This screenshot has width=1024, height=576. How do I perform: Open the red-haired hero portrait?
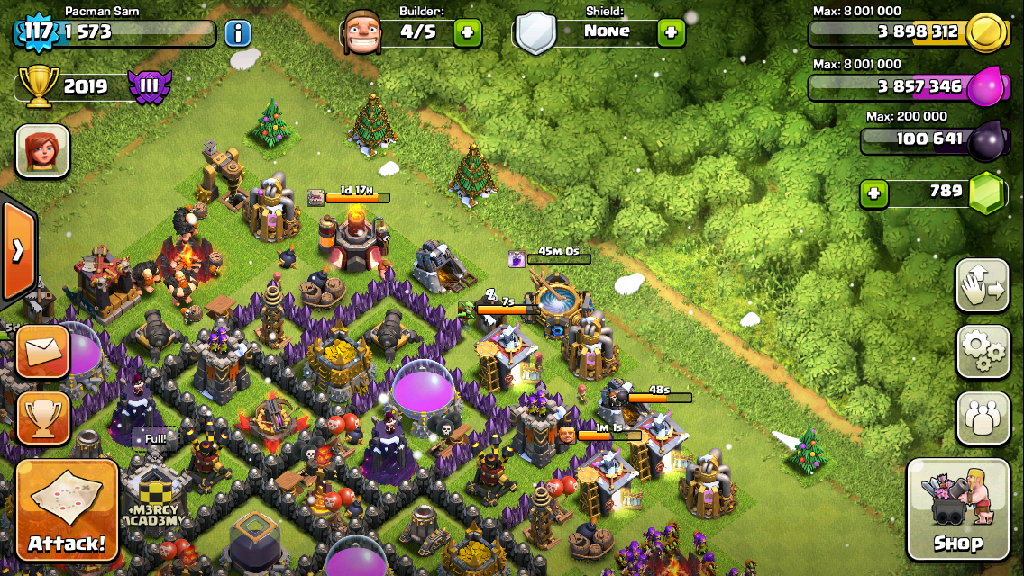[x=42, y=151]
